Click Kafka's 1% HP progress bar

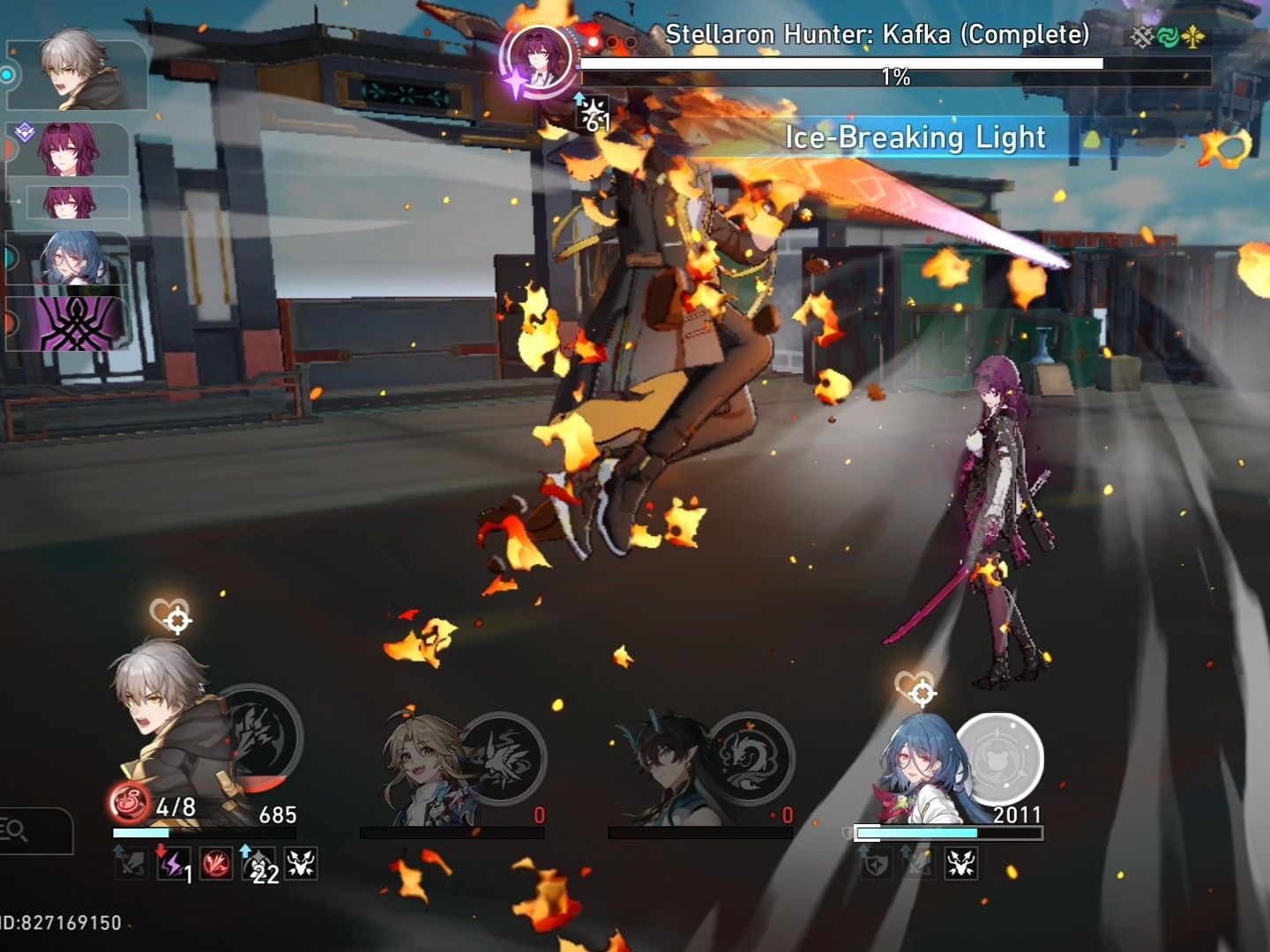point(842,62)
